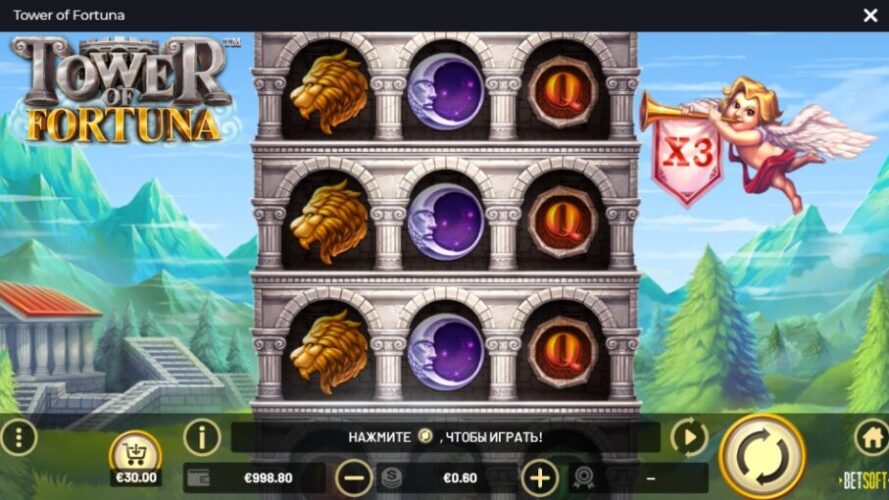This screenshot has height=500, width=889.
Task: Open the three-dot options menu
Action: 18,437
